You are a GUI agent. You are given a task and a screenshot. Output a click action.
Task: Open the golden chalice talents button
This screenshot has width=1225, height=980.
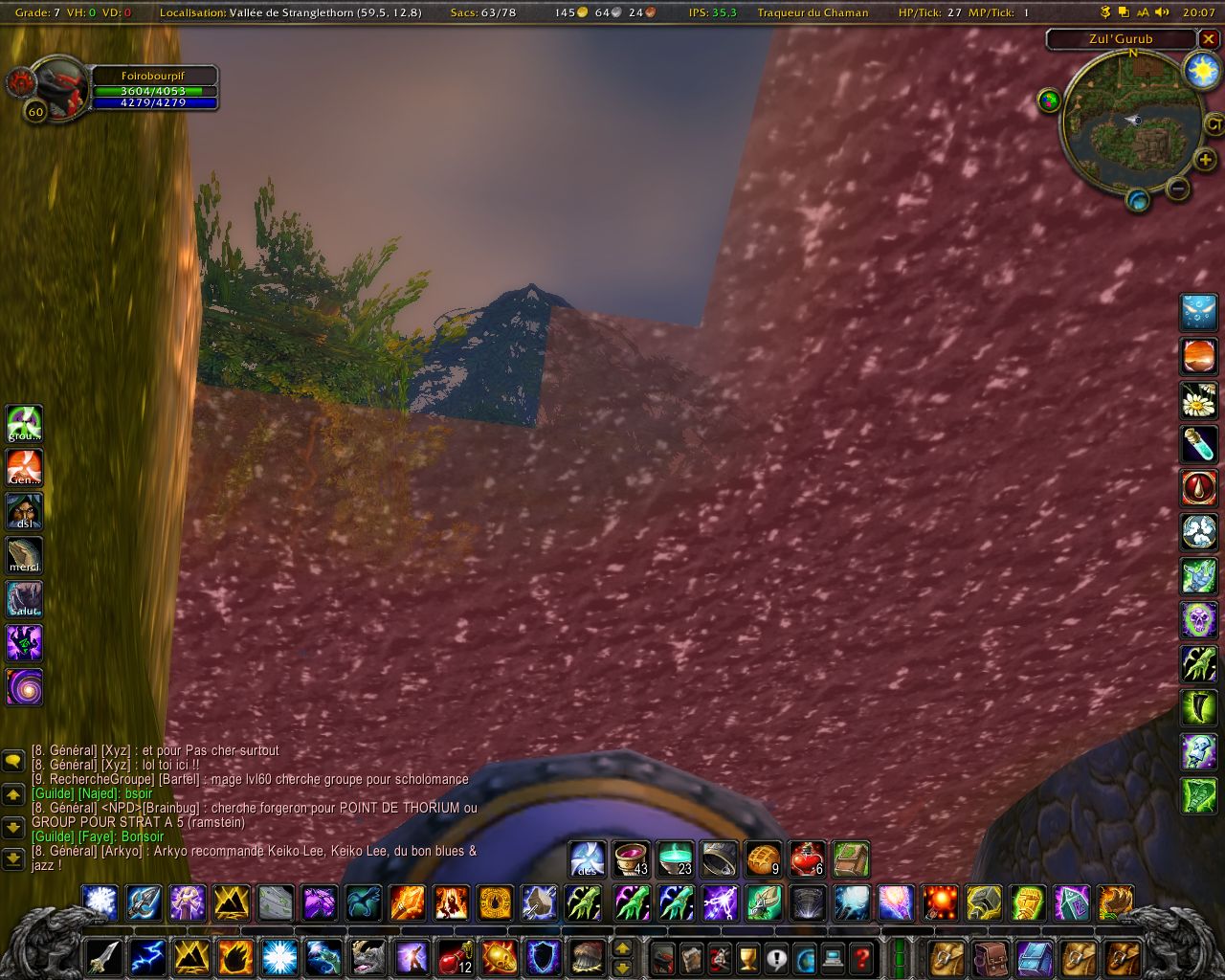tap(747, 957)
